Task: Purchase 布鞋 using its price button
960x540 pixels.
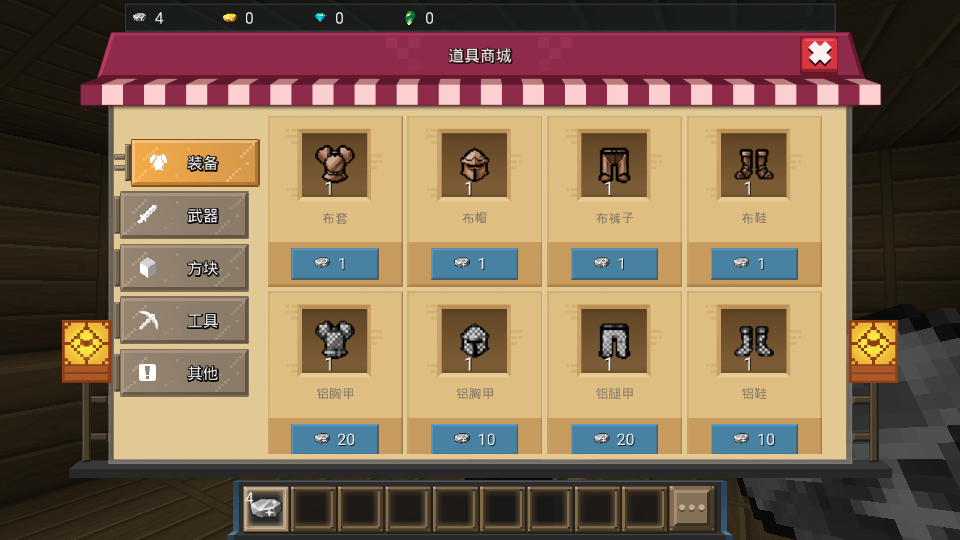Action: point(754,264)
